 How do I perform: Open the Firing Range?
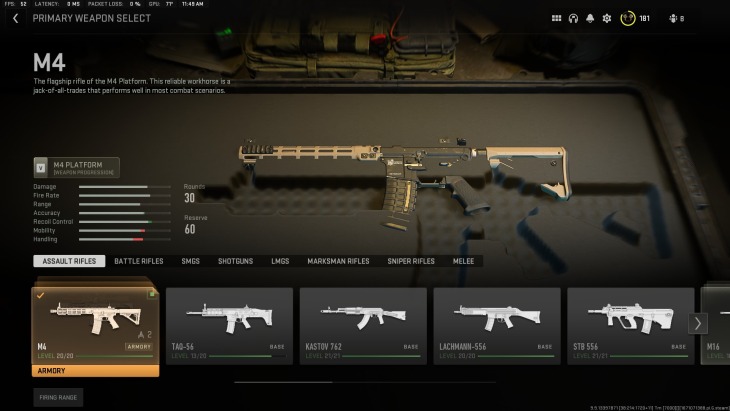pos(58,397)
